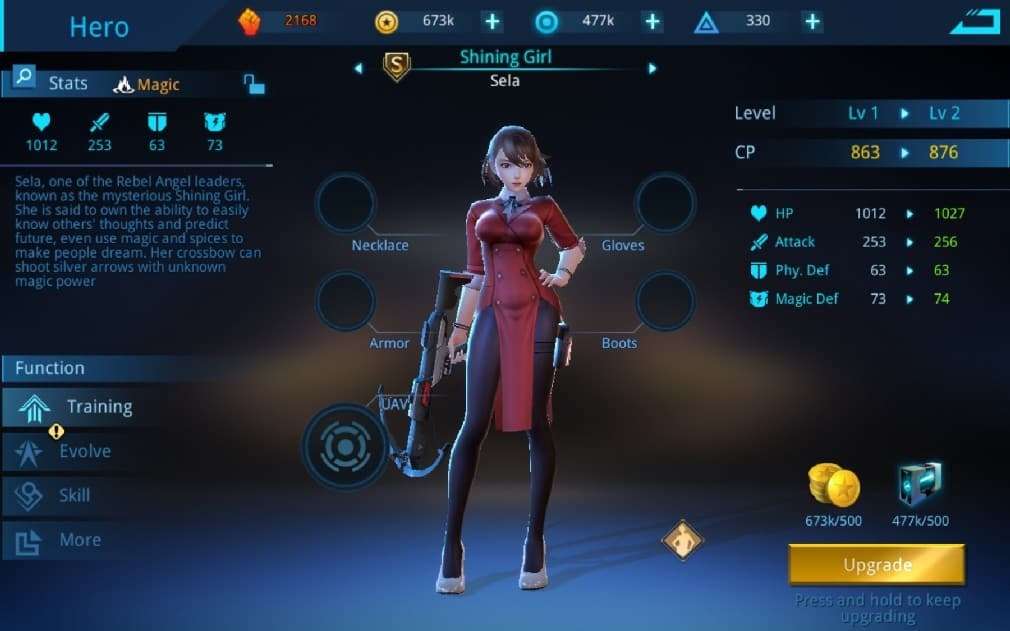Select the empty Necklace equipment slot

tap(345, 204)
